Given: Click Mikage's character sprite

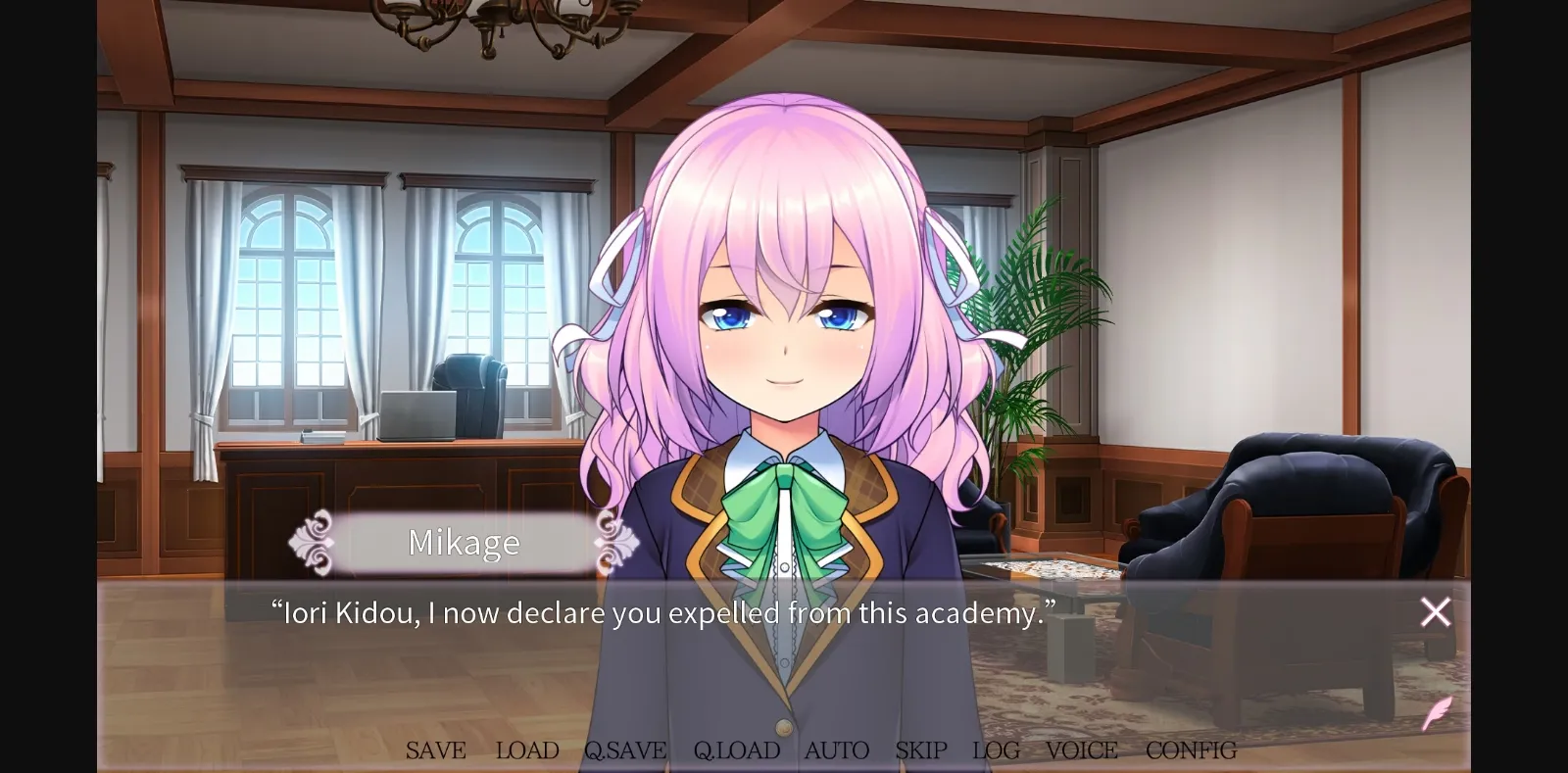Looking at the screenshot, I should 784,343.
